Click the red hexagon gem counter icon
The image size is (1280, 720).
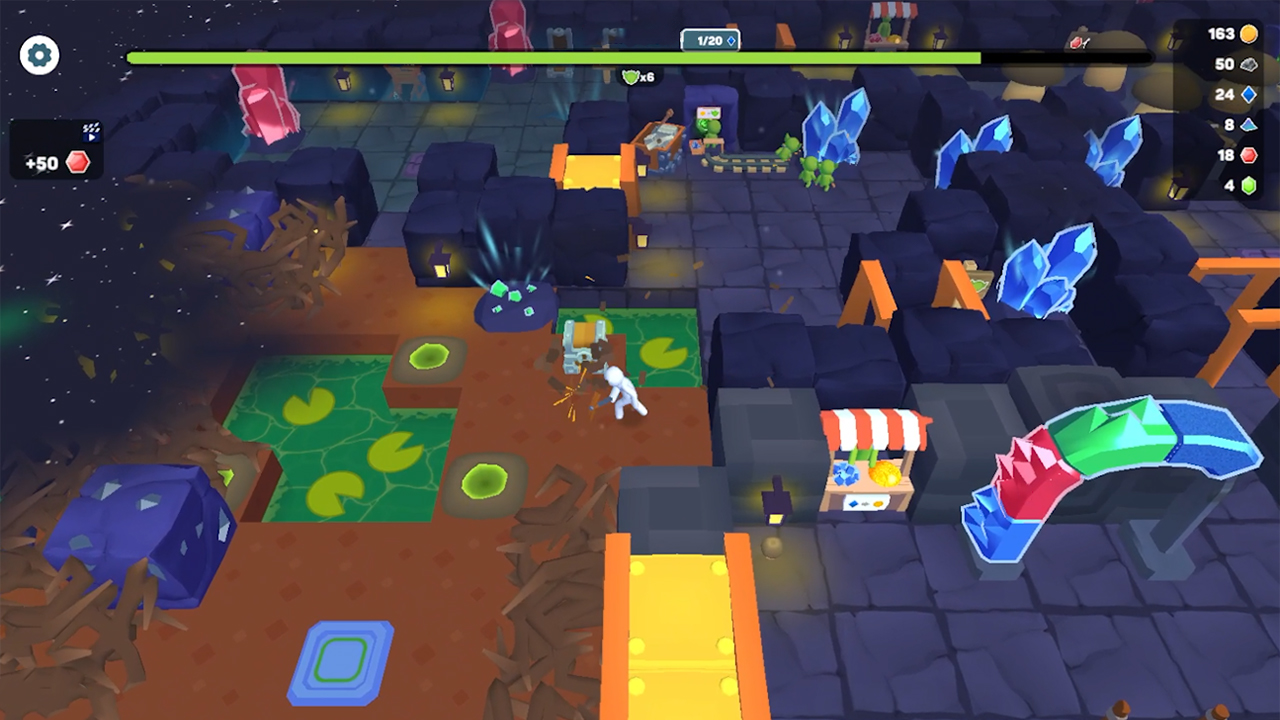(x=1249, y=157)
